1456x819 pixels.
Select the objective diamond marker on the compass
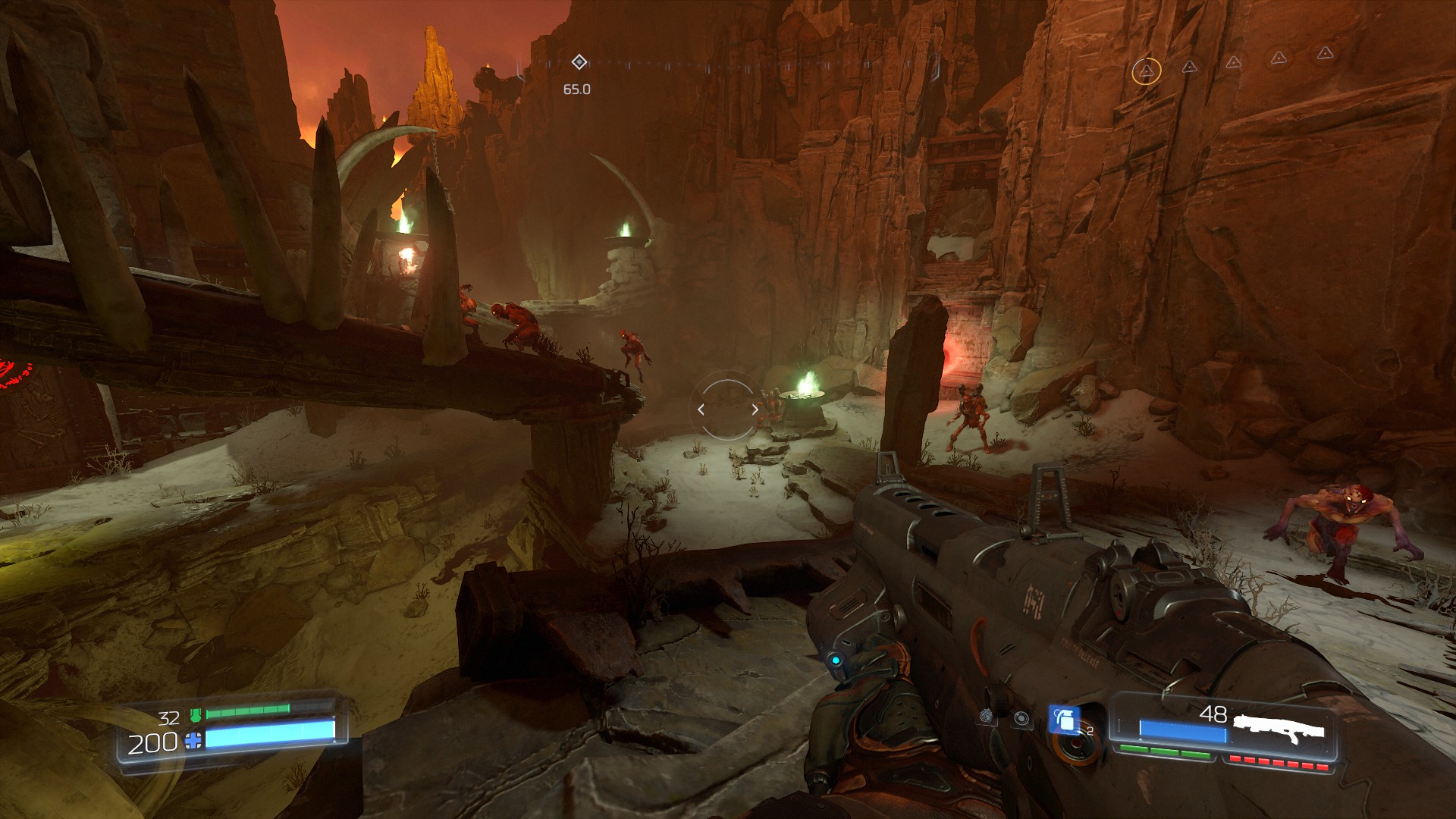(579, 61)
